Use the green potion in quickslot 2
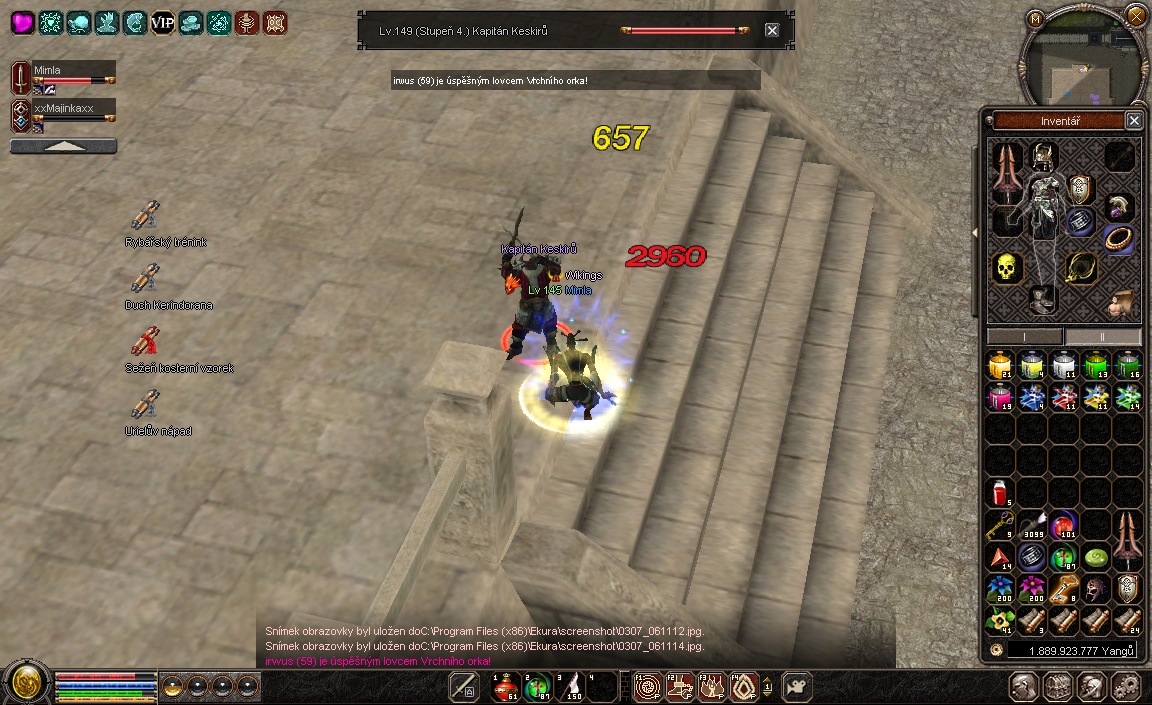 click(538, 687)
